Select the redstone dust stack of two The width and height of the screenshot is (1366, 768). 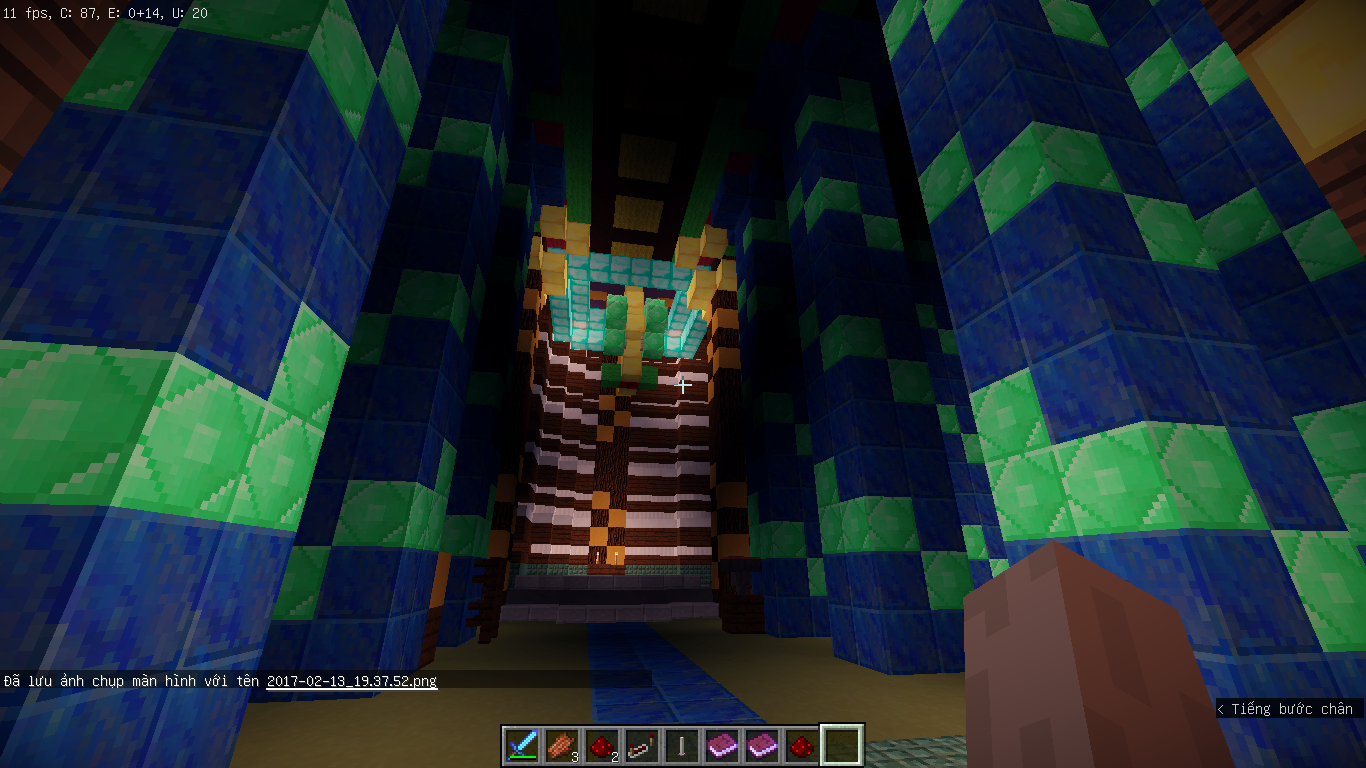[602, 745]
